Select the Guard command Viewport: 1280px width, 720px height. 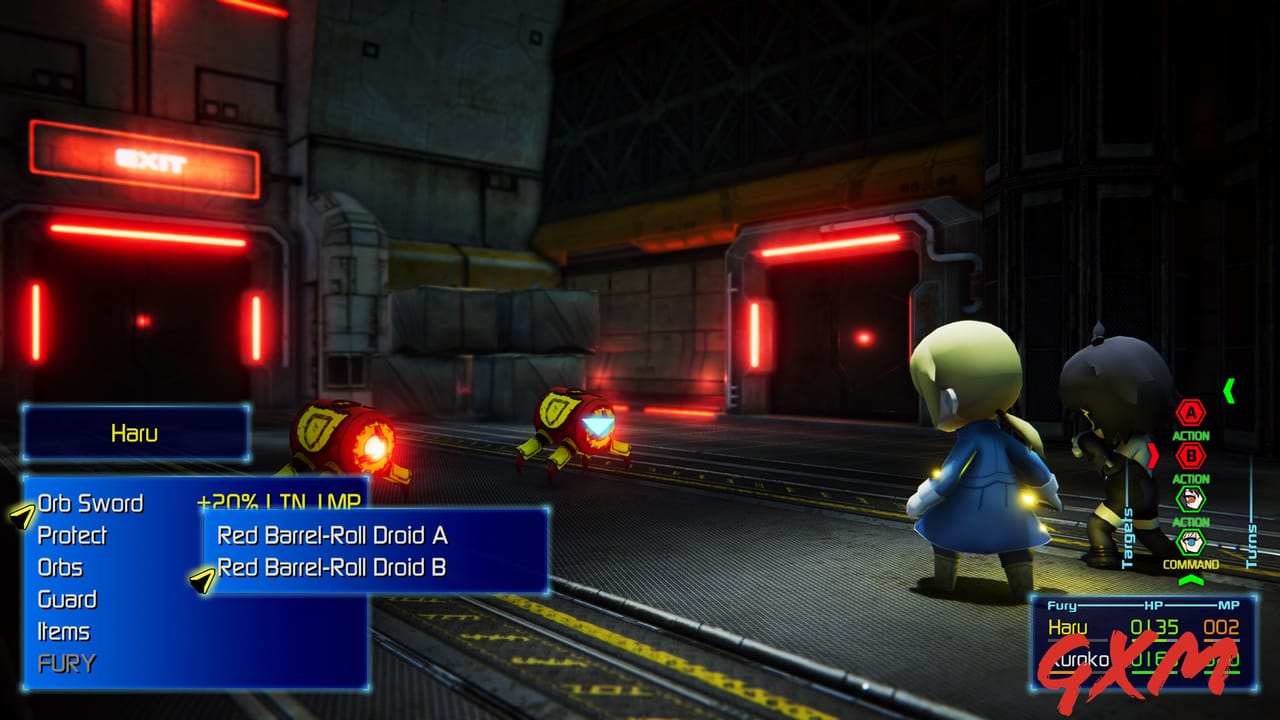pos(67,599)
